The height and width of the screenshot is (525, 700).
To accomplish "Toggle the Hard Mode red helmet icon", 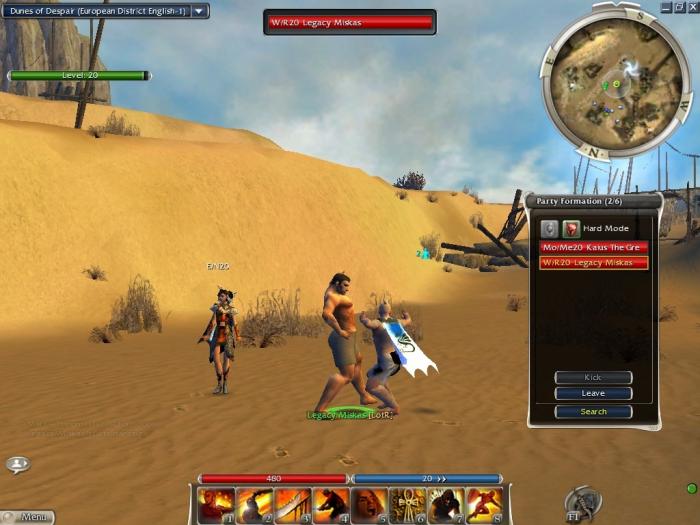I will [568, 229].
